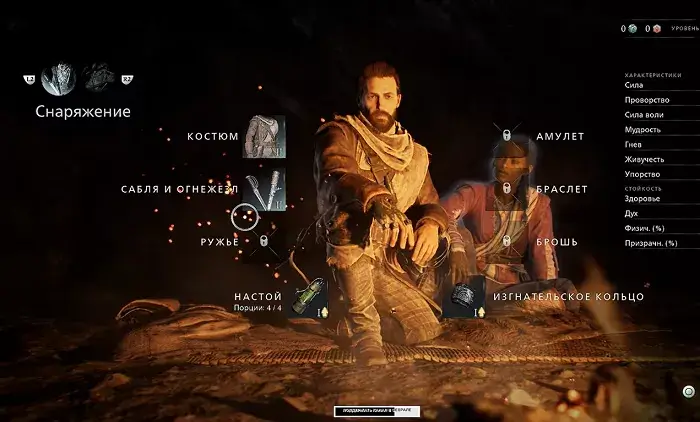The image size is (700, 422).
Task: Open the Изгнательское кольцо ring slot
Action: click(x=464, y=297)
